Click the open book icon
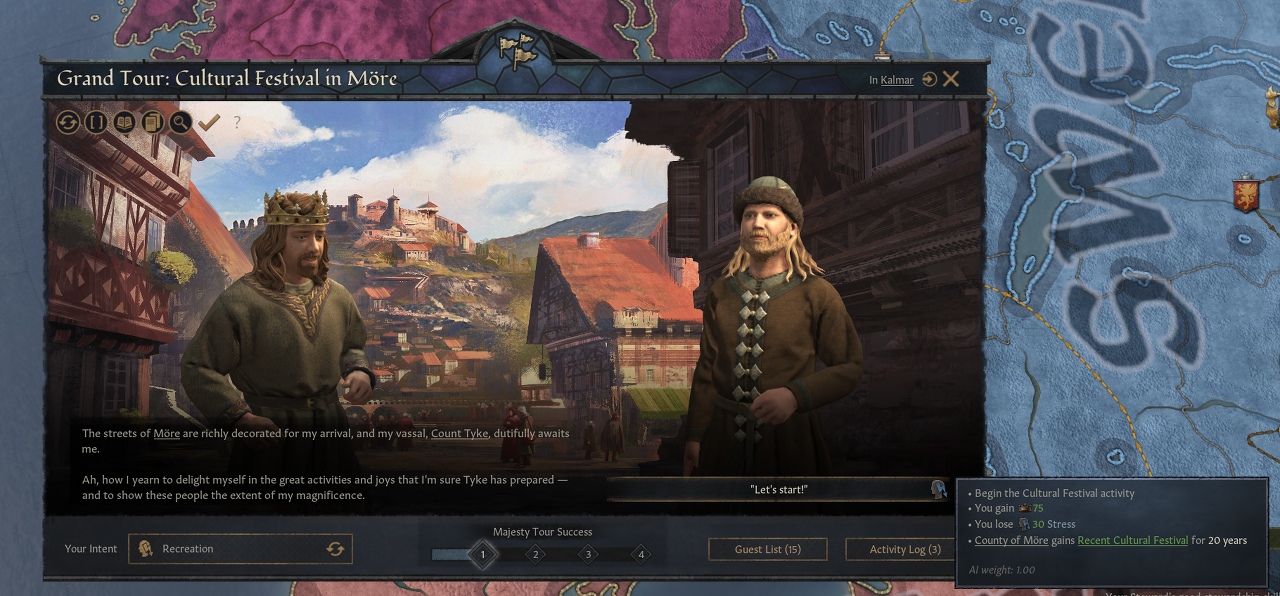This screenshot has width=1280, height=596. click(x=124, y=122)
